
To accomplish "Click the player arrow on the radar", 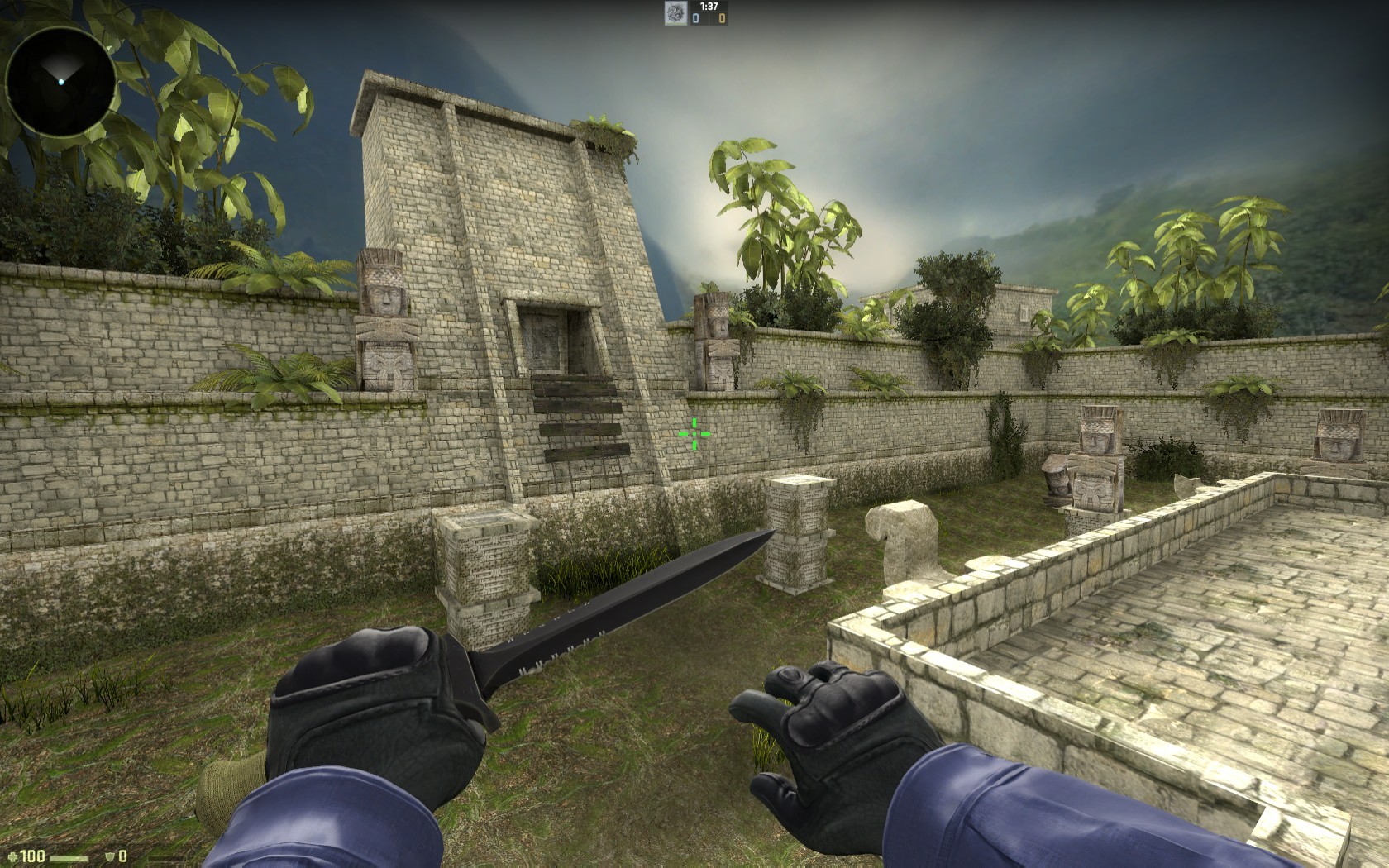I will [x=60, y=81].
